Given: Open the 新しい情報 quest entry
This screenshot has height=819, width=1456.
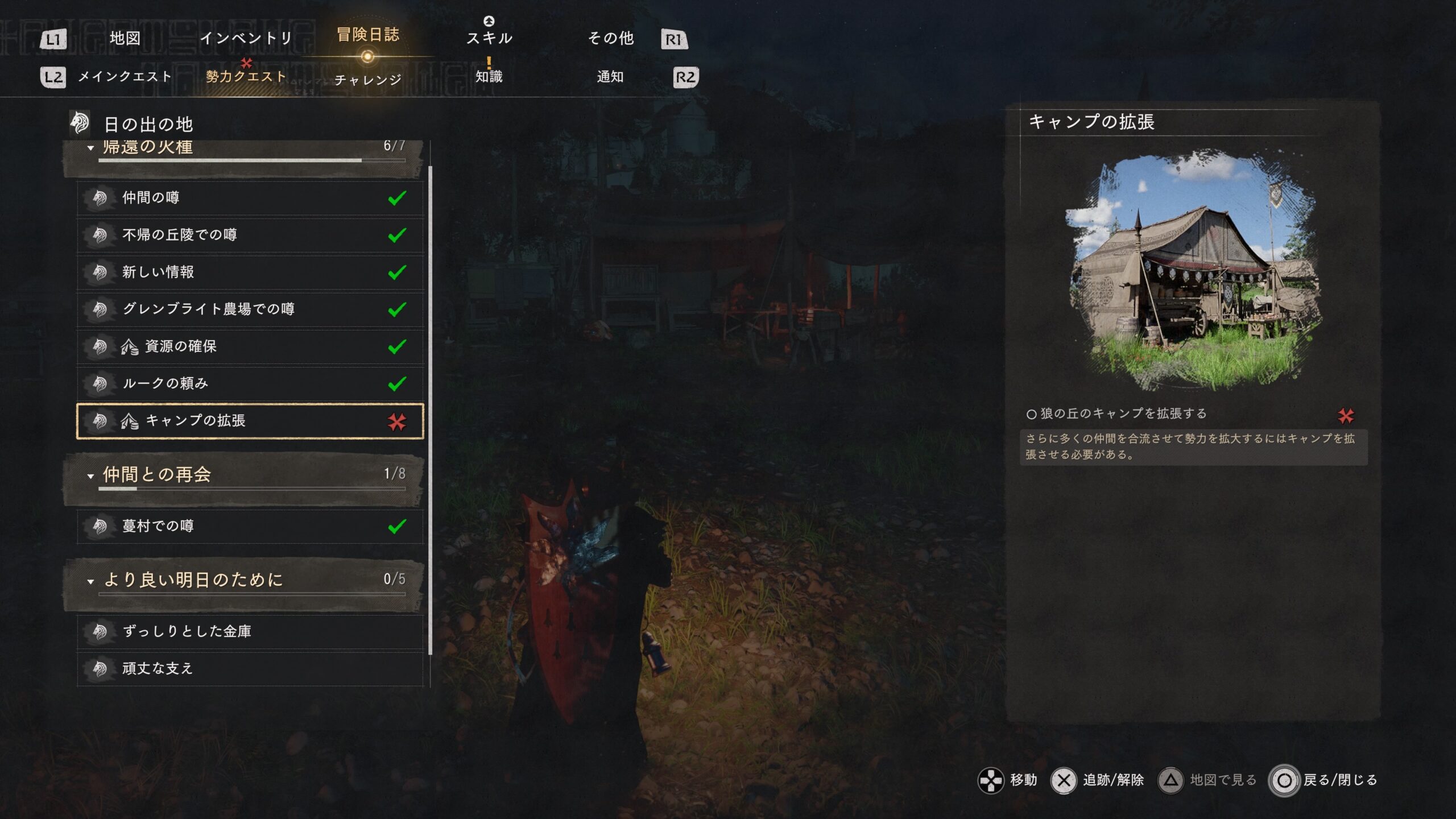Looking at the screenshot, I should [250, 272].
